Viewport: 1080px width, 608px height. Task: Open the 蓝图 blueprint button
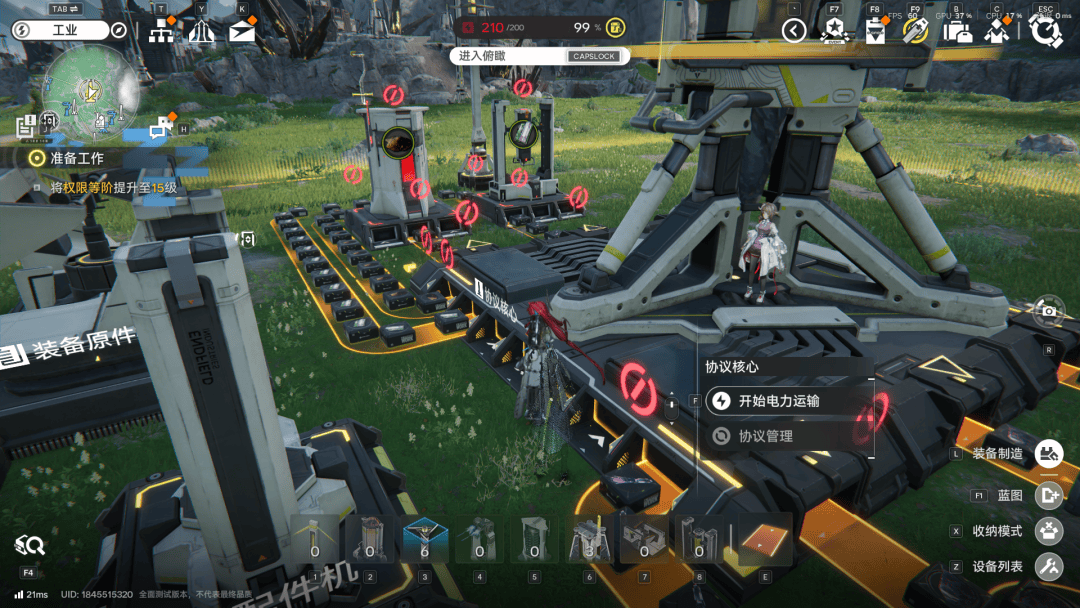coord(1048,495)
